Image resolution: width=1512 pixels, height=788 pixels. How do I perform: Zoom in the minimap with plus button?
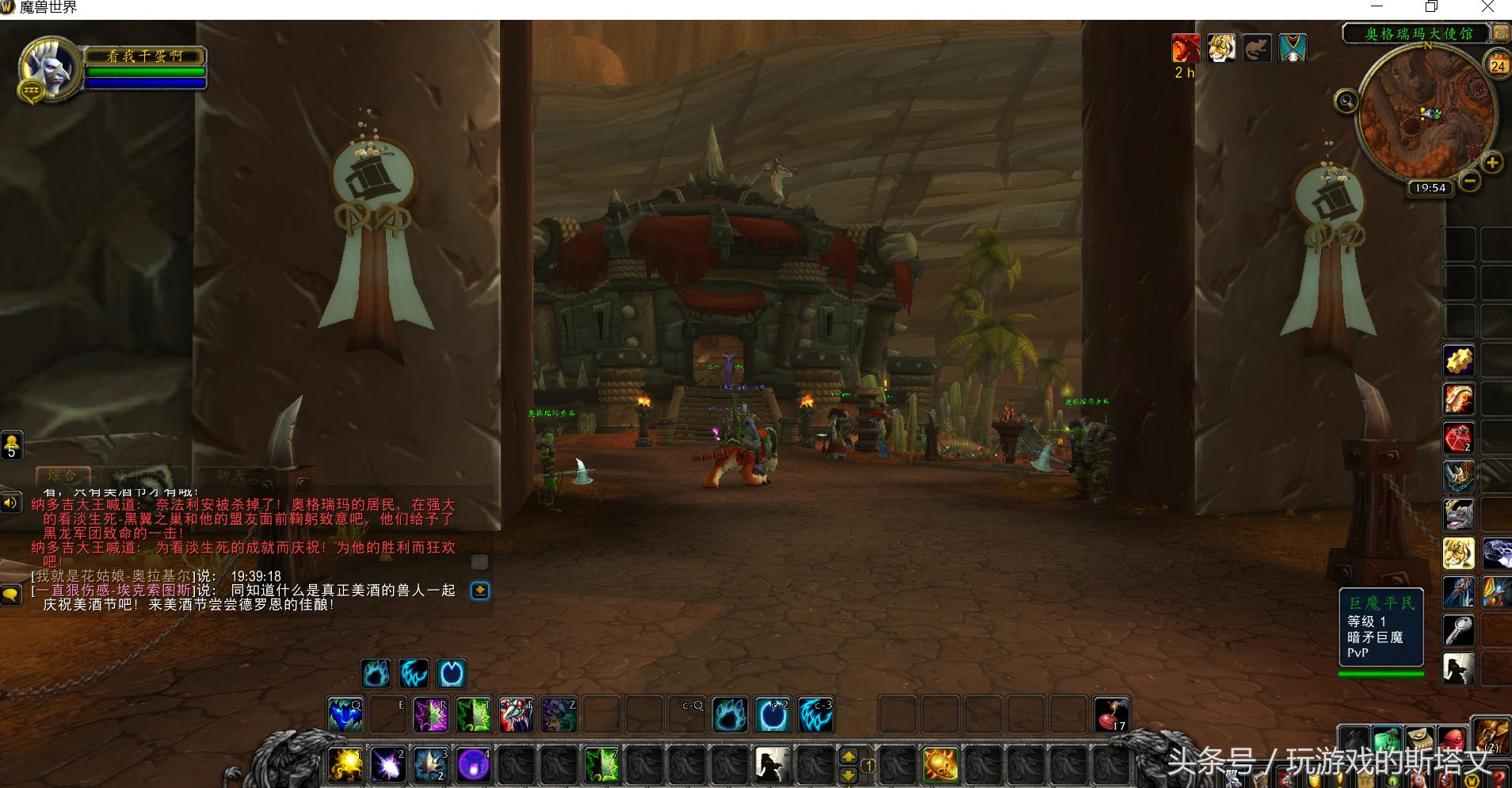tap(1492, 163)
